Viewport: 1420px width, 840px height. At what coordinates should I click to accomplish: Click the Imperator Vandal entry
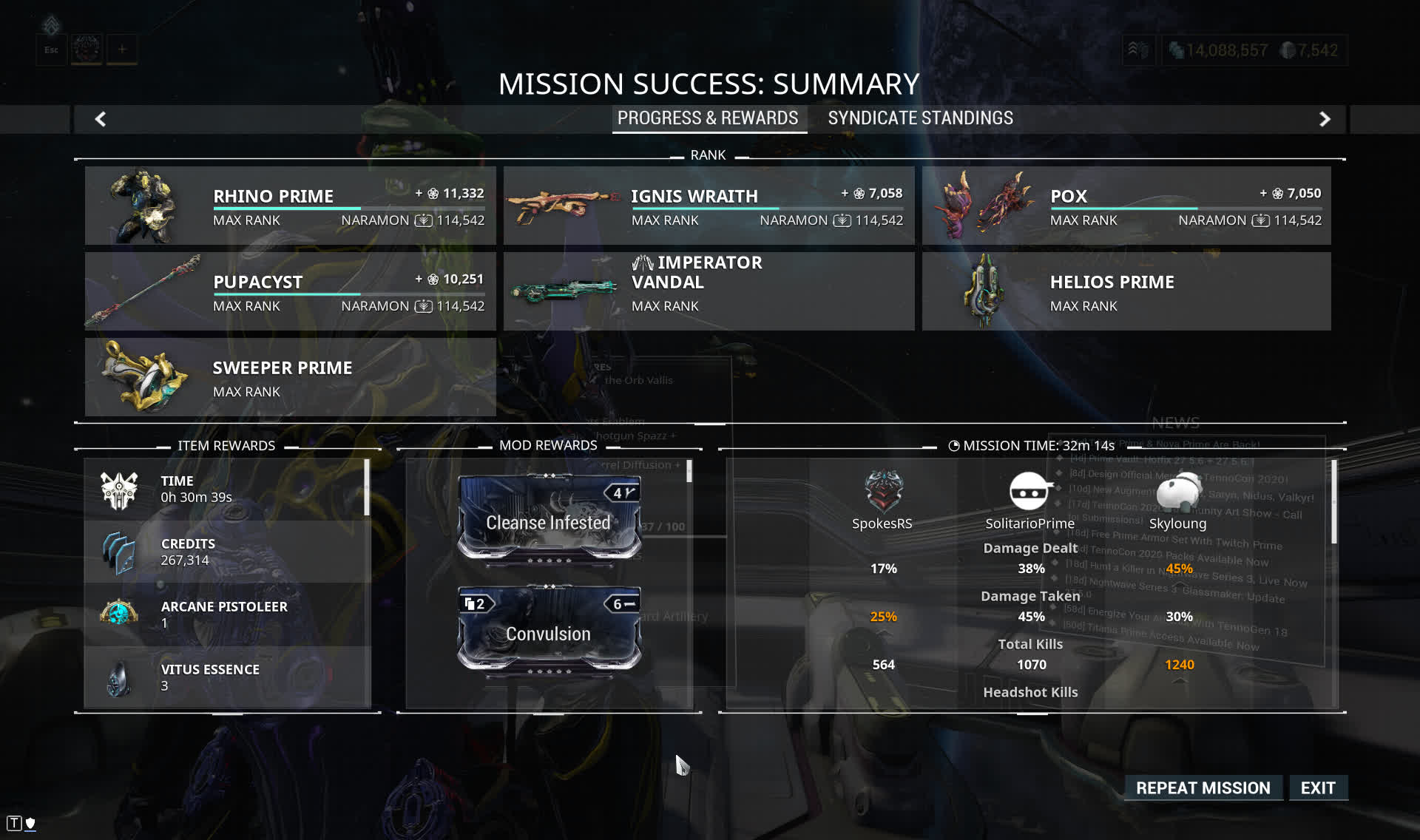tap(709, 291)
